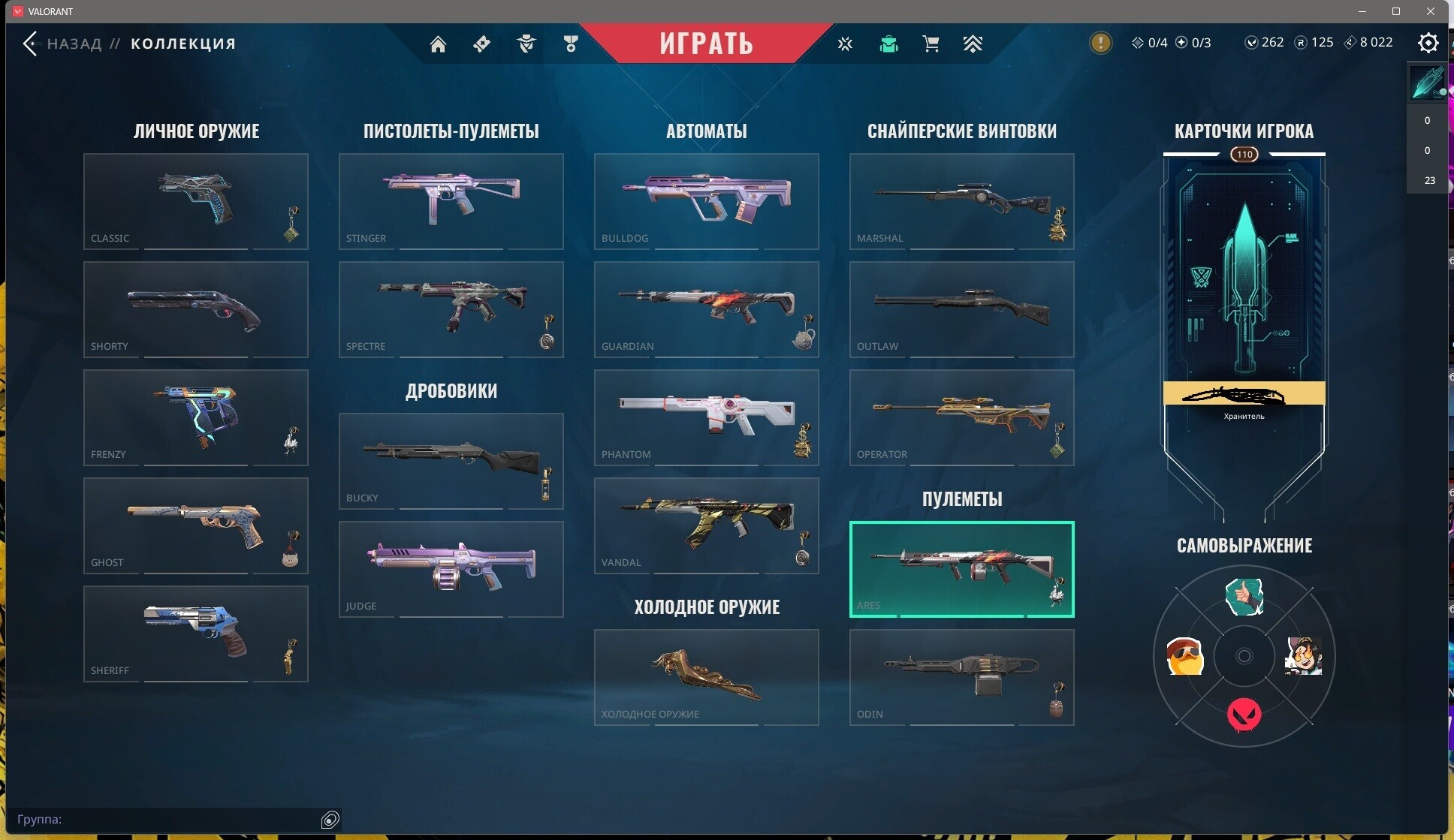Open the shopping cart store
This screenshot has width=1454, height=840.
coord(931,44)
